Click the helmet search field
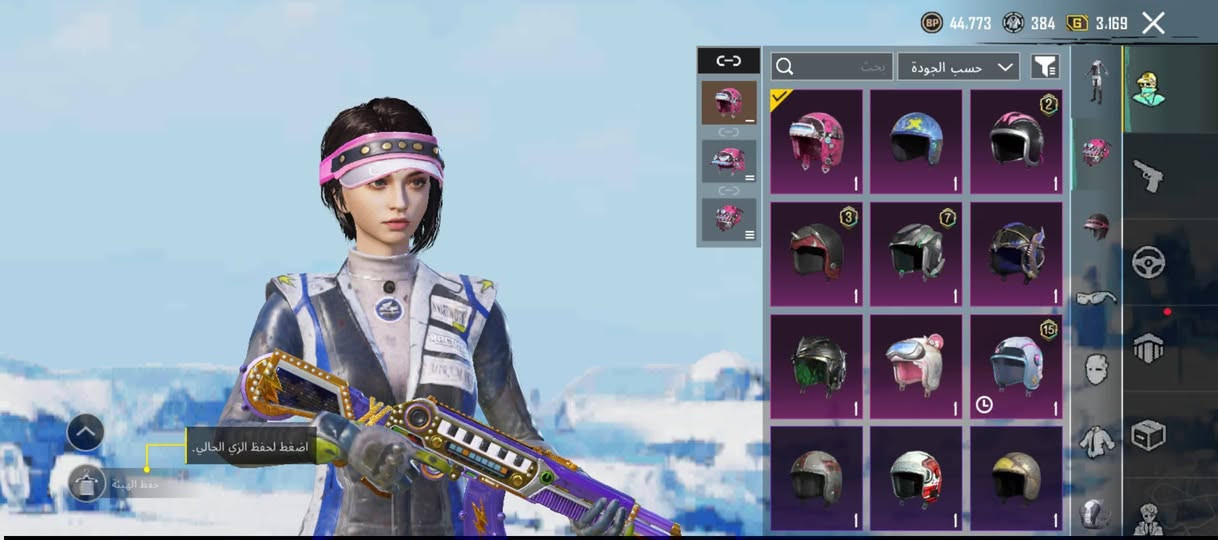Screen dimensions: 1218x540 (x=831, y=67)
